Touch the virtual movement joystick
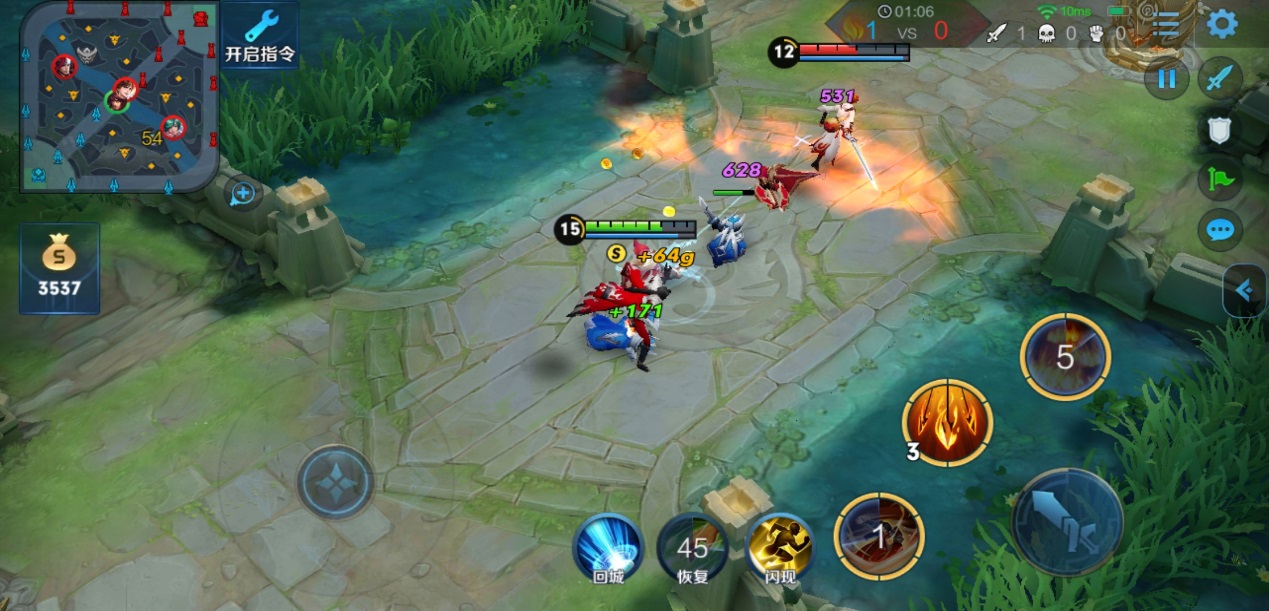 coord(335,483)
